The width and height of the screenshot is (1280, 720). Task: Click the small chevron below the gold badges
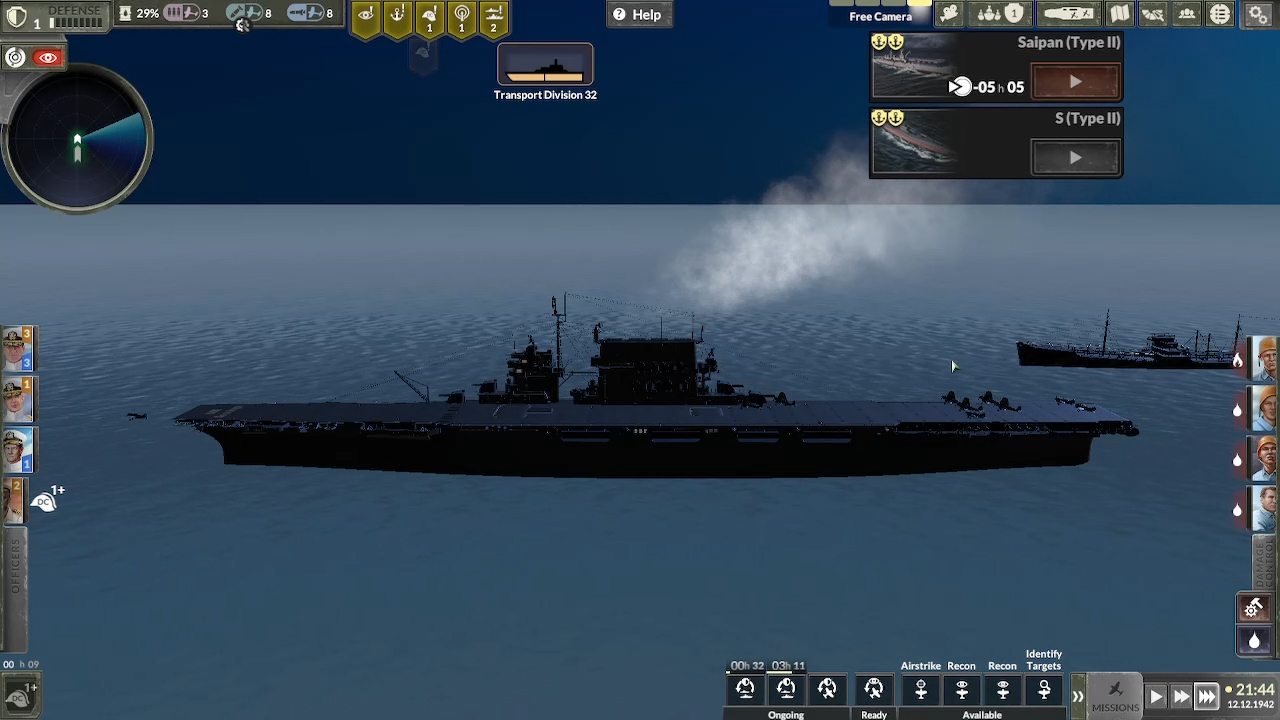pos(423,55)
